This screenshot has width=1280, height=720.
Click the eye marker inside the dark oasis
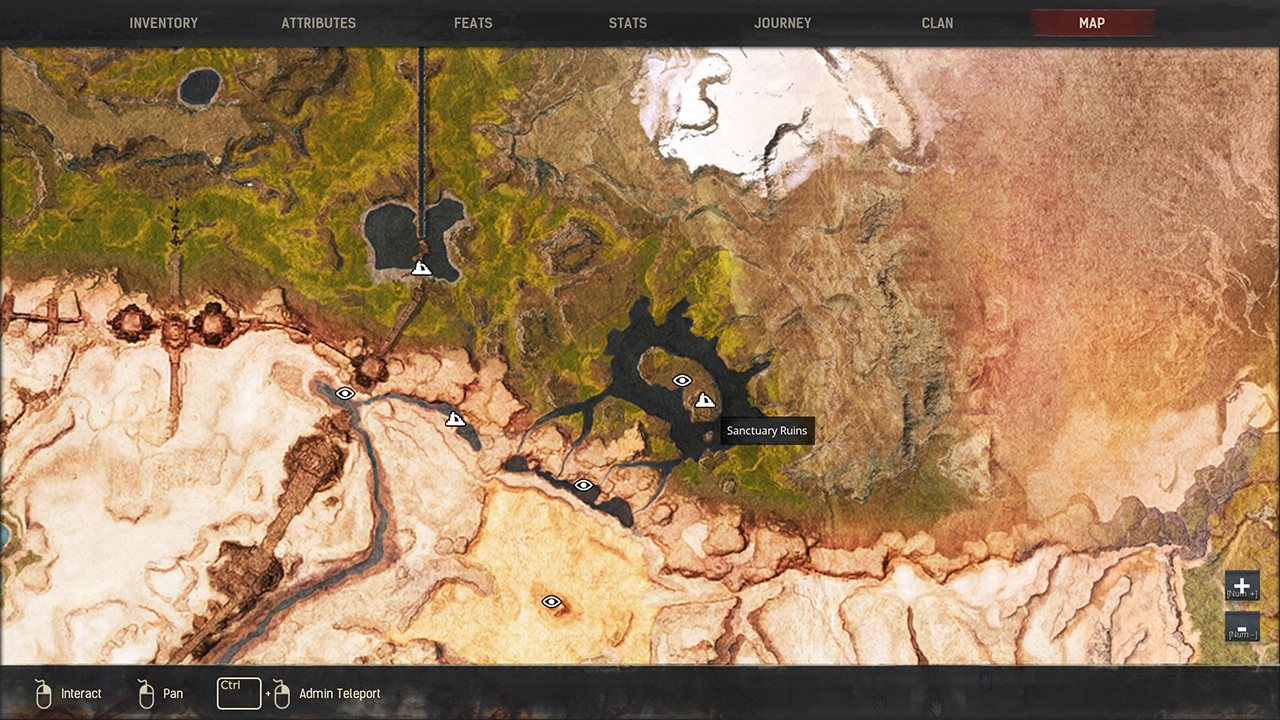(x=683, y=380)
